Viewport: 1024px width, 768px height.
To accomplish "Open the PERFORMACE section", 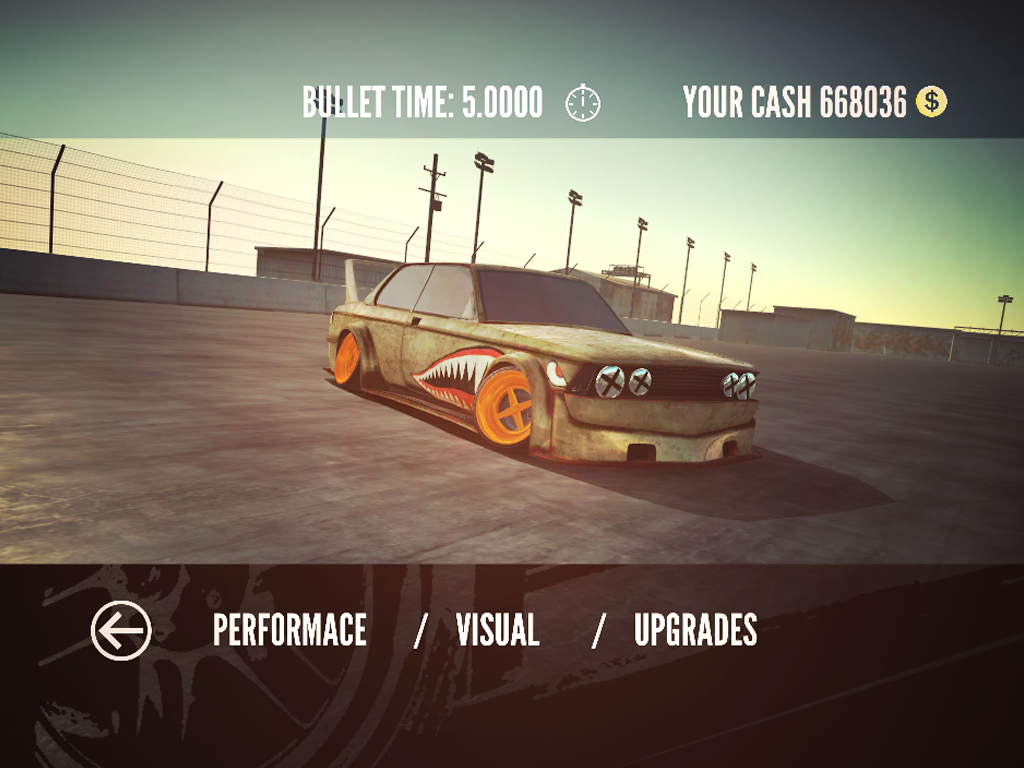I will pyautogui.click(x=290, y=631).
